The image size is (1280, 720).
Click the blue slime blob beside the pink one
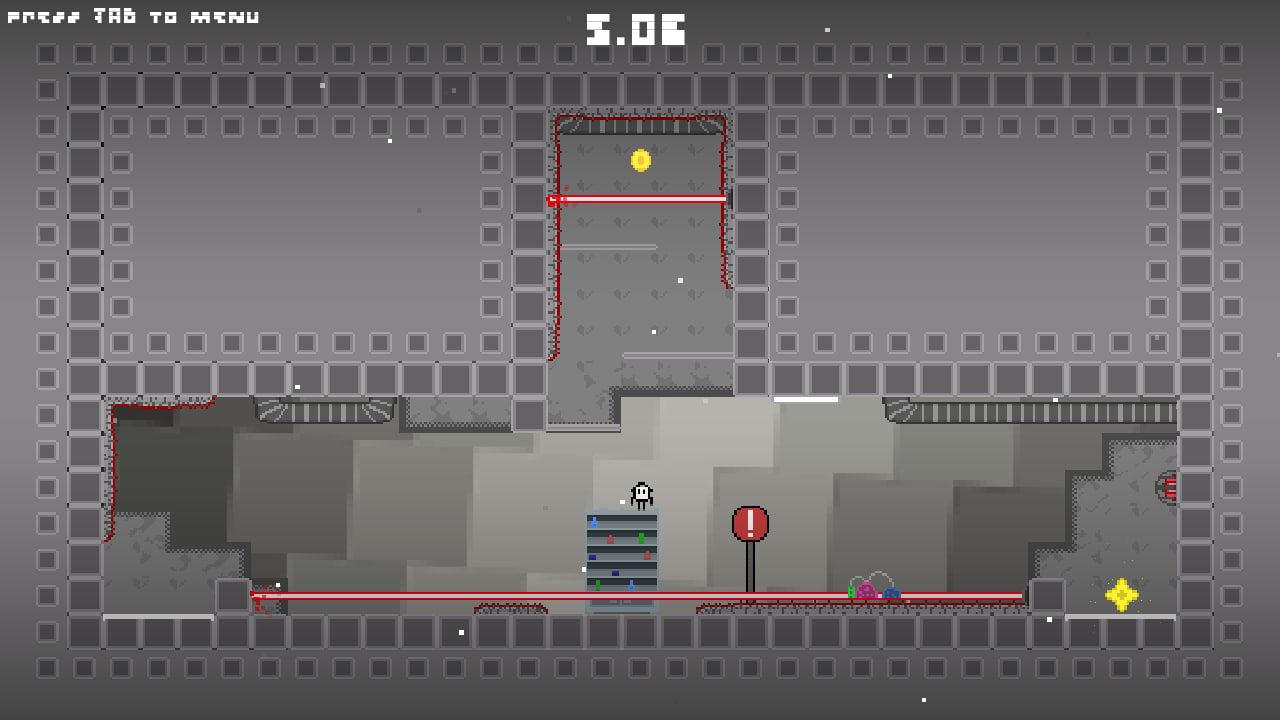click(x=891, y=593)
